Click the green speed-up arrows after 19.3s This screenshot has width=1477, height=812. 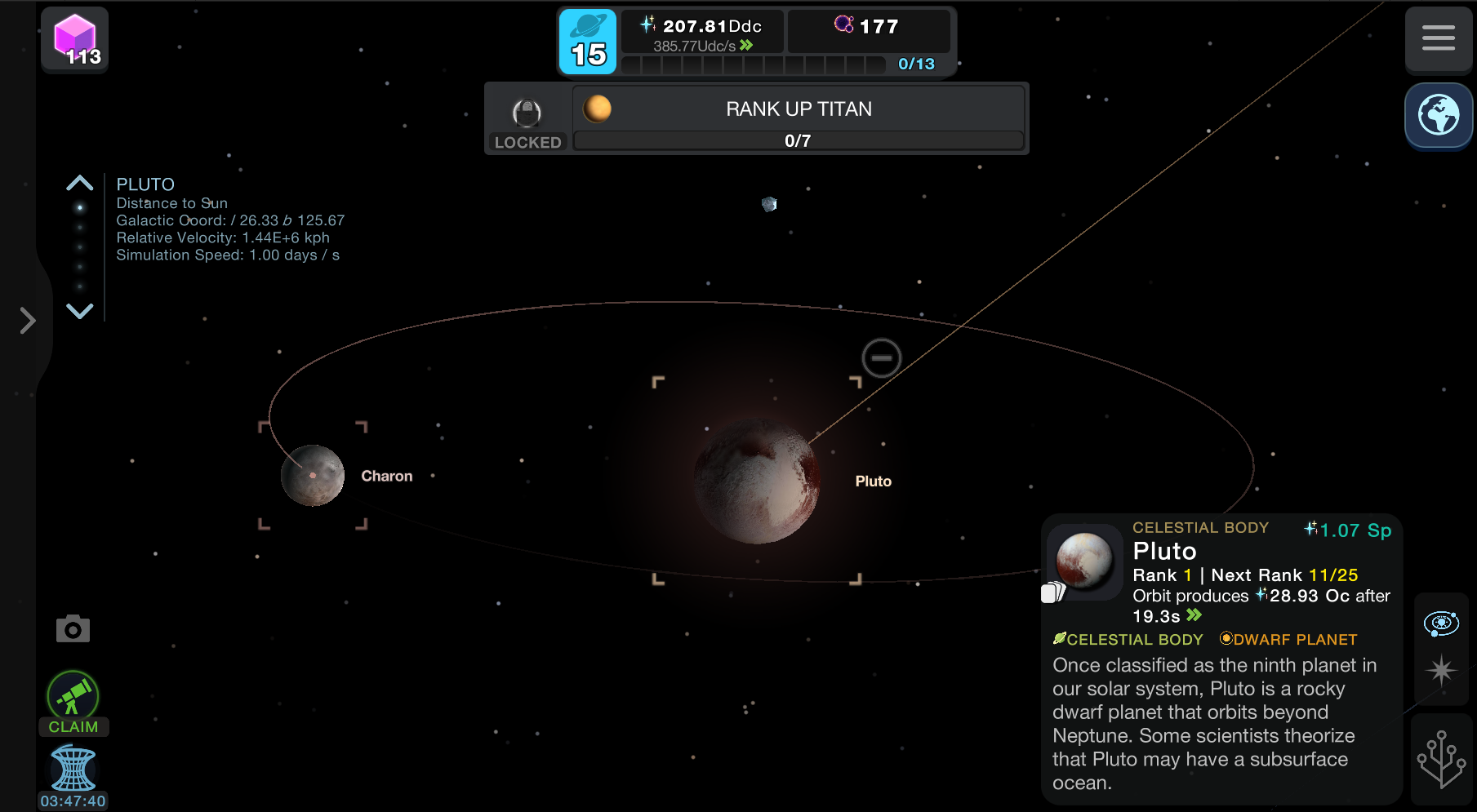[1194, 615]
